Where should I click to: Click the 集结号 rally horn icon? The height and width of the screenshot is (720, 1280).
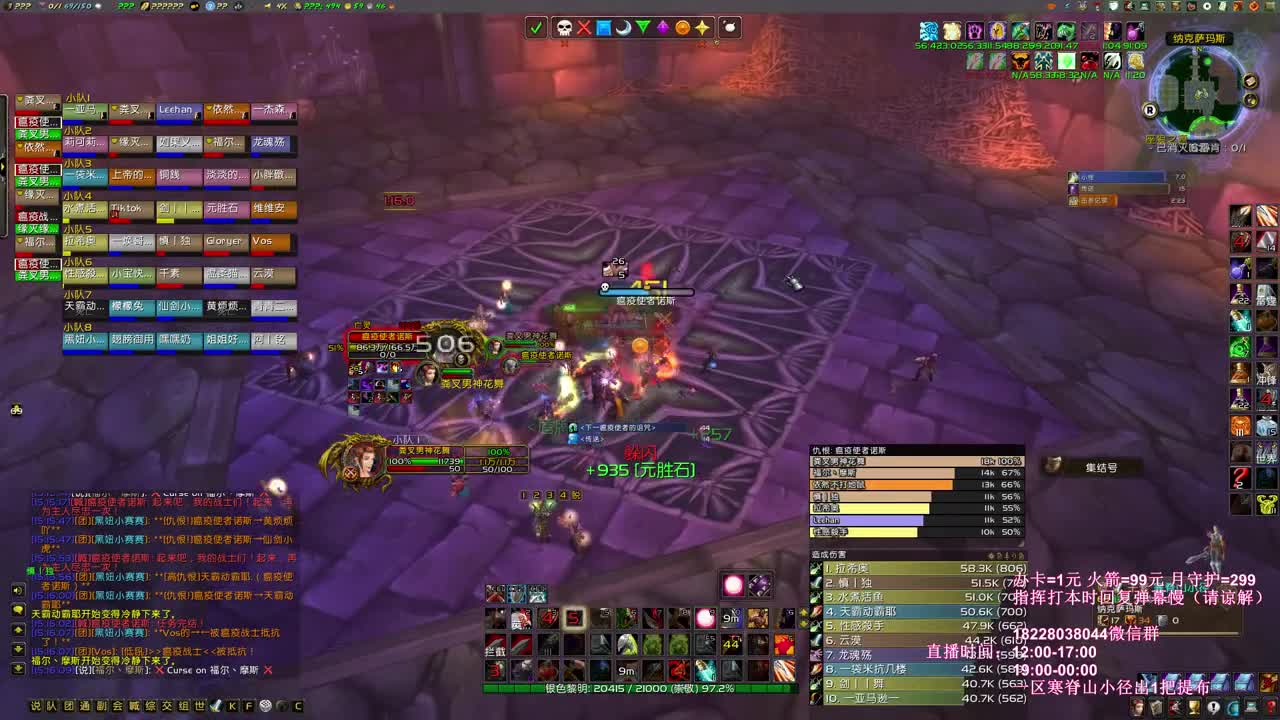click(1053, 463)
